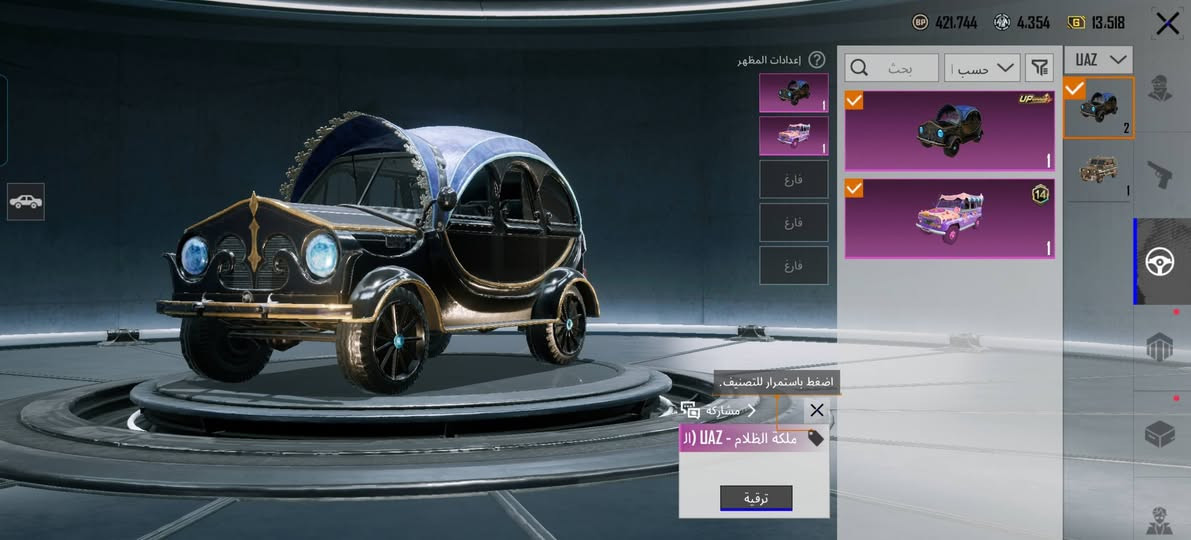Show appearance settings help question mark
This screenshot has height=540, width=1191.
817,60
